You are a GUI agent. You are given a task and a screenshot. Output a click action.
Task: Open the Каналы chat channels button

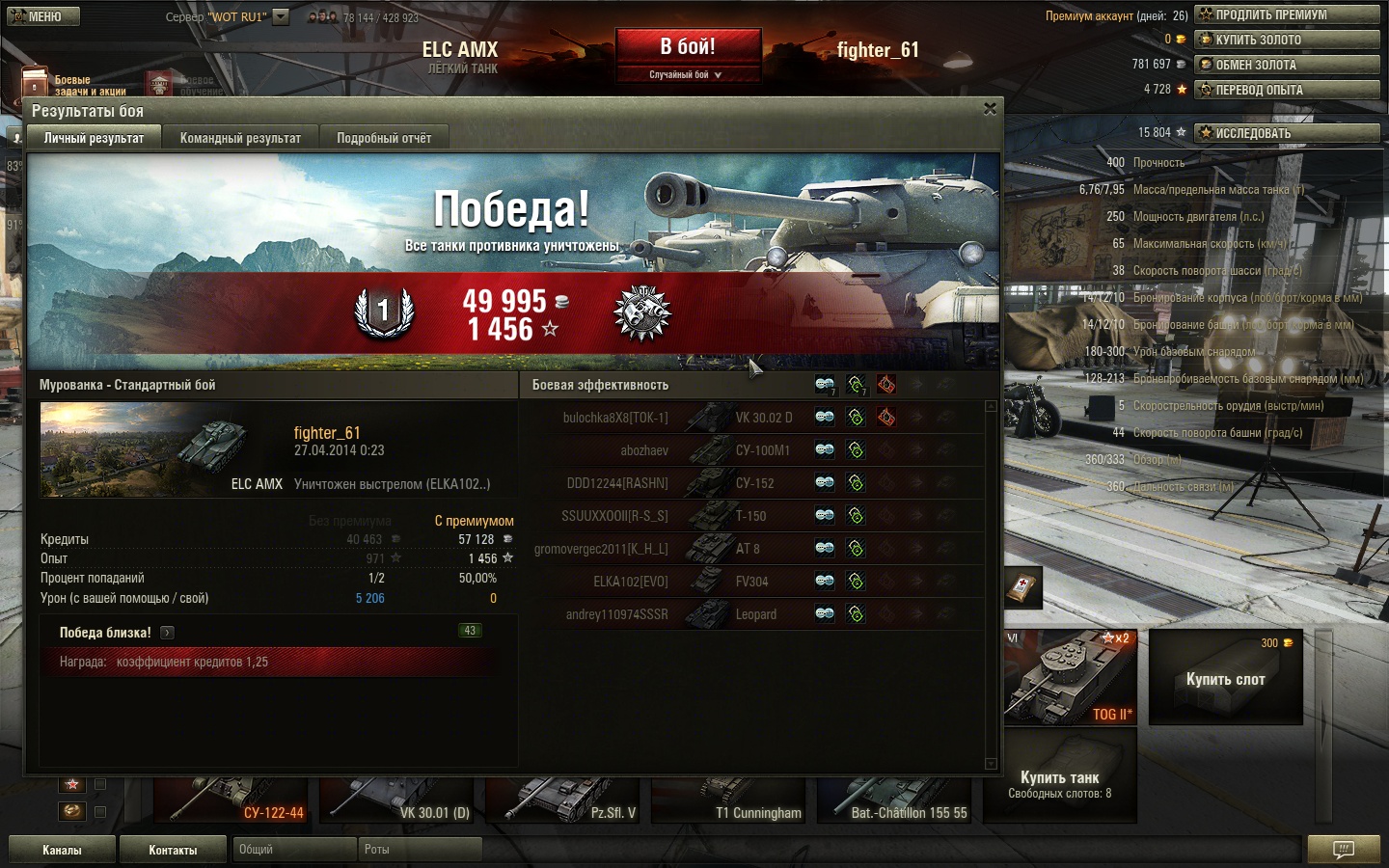coord(62,850)
